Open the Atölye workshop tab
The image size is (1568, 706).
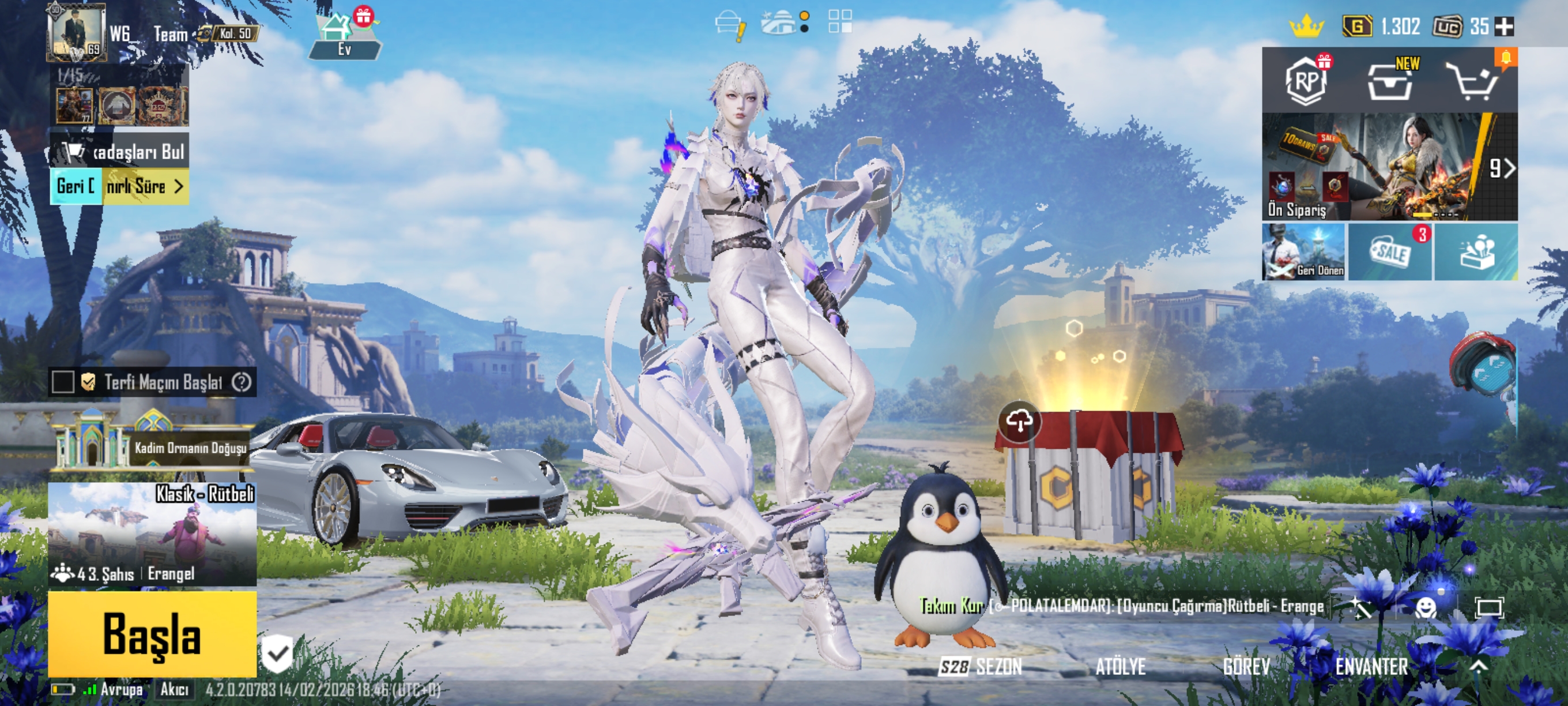coord(1120,666)
